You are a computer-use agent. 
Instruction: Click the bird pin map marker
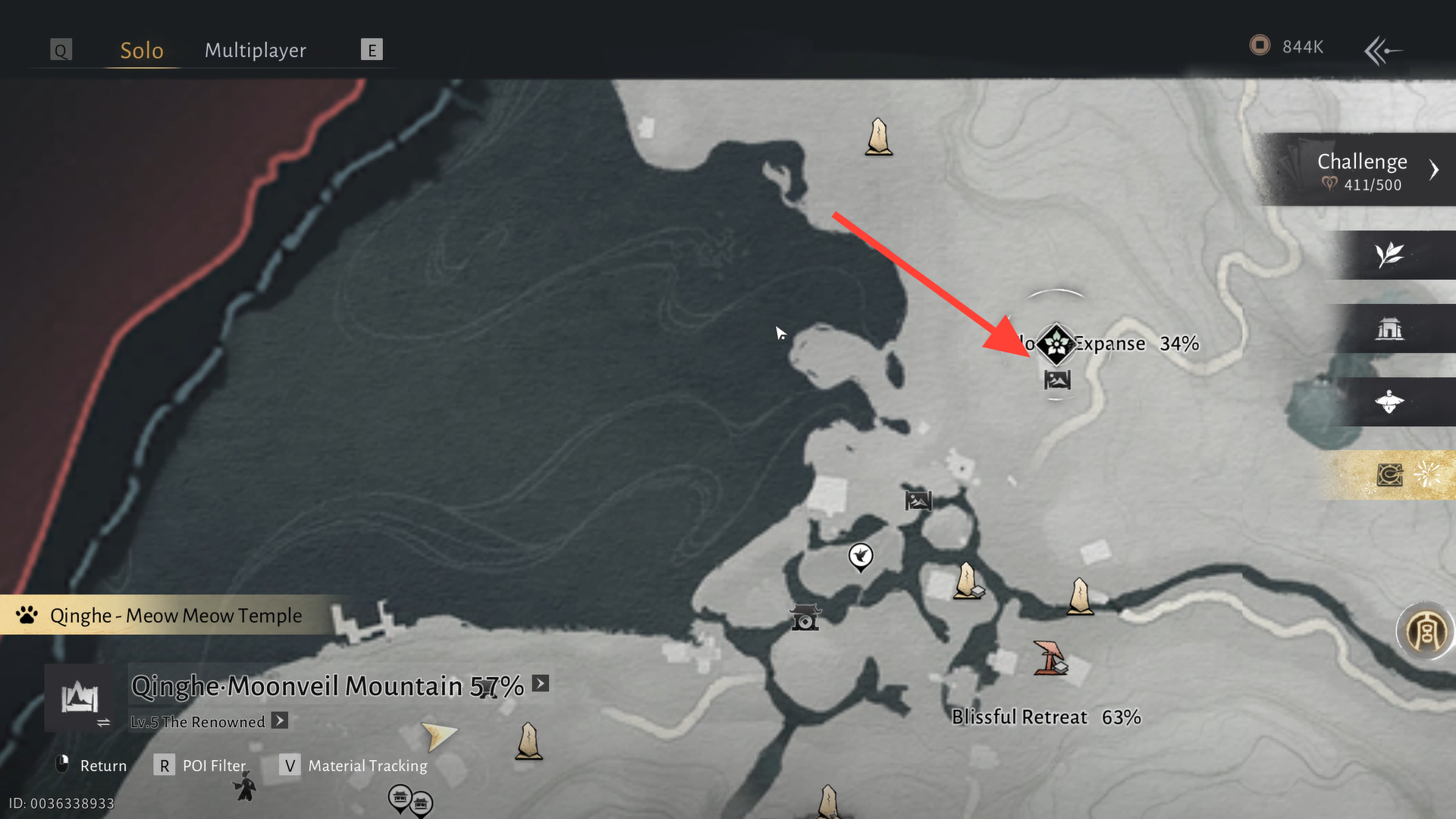coord(860,557)
